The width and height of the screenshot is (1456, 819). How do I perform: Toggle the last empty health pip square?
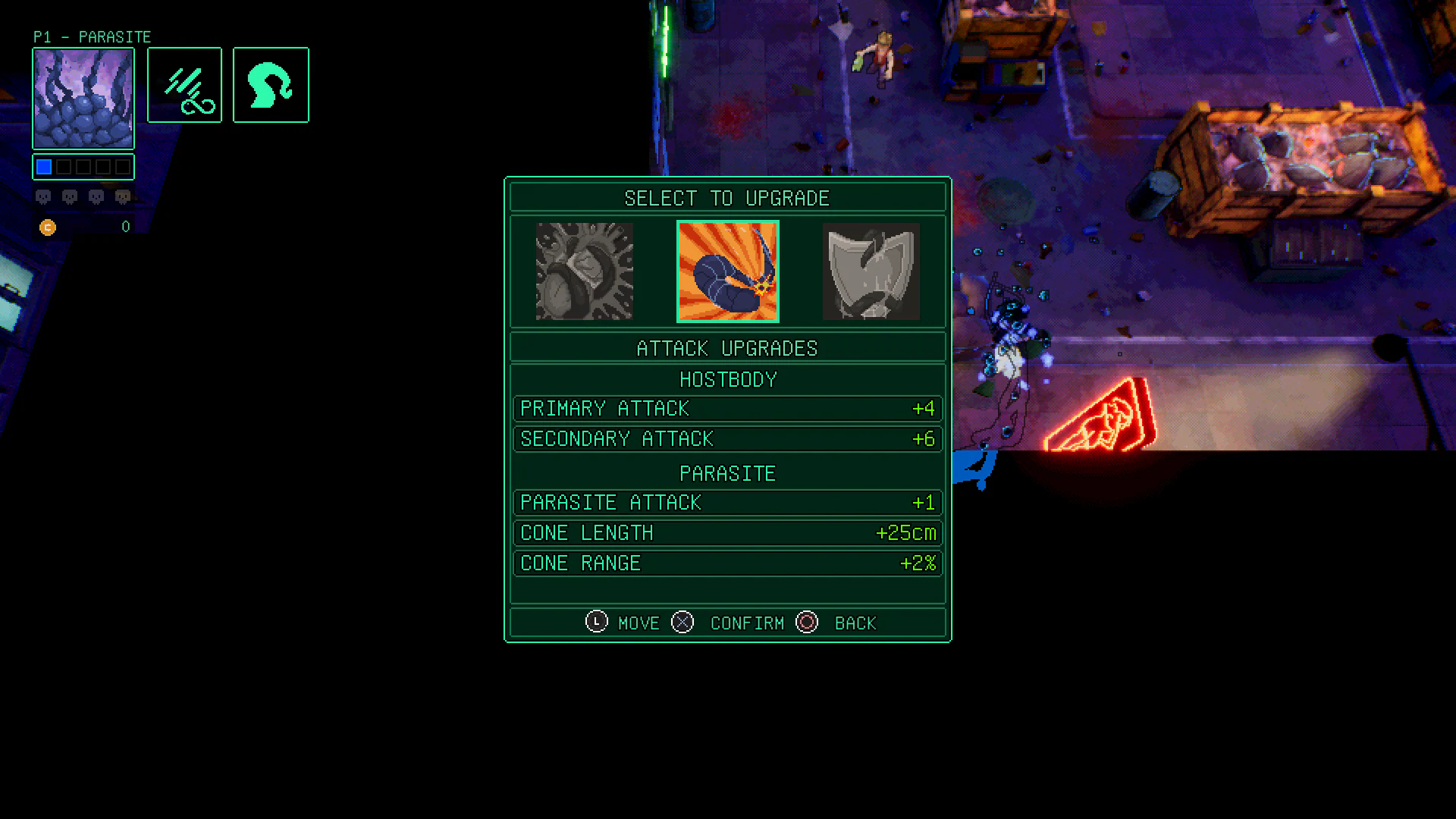[x=122, y=165]
